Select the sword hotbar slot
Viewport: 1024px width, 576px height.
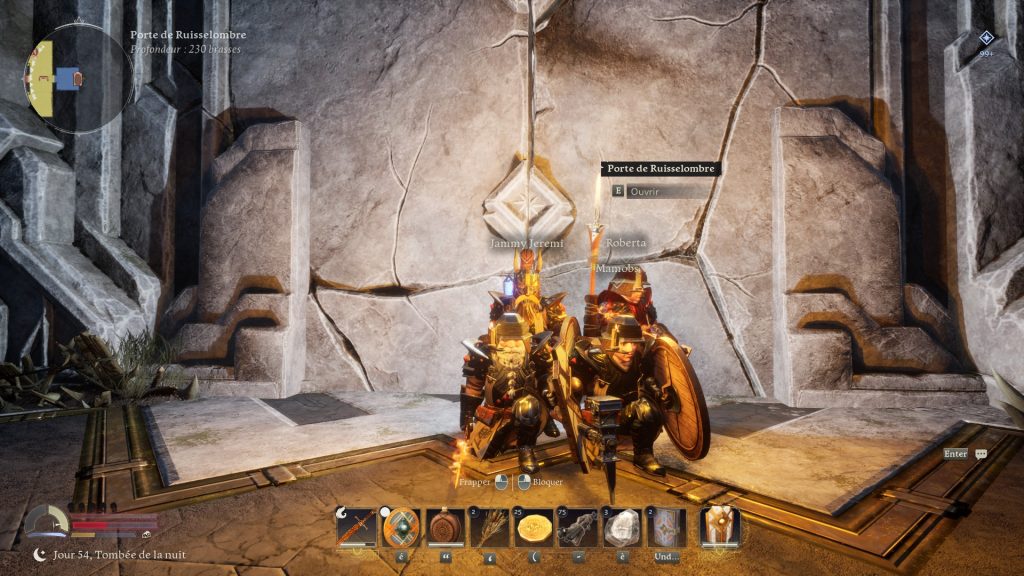point(357,527)
